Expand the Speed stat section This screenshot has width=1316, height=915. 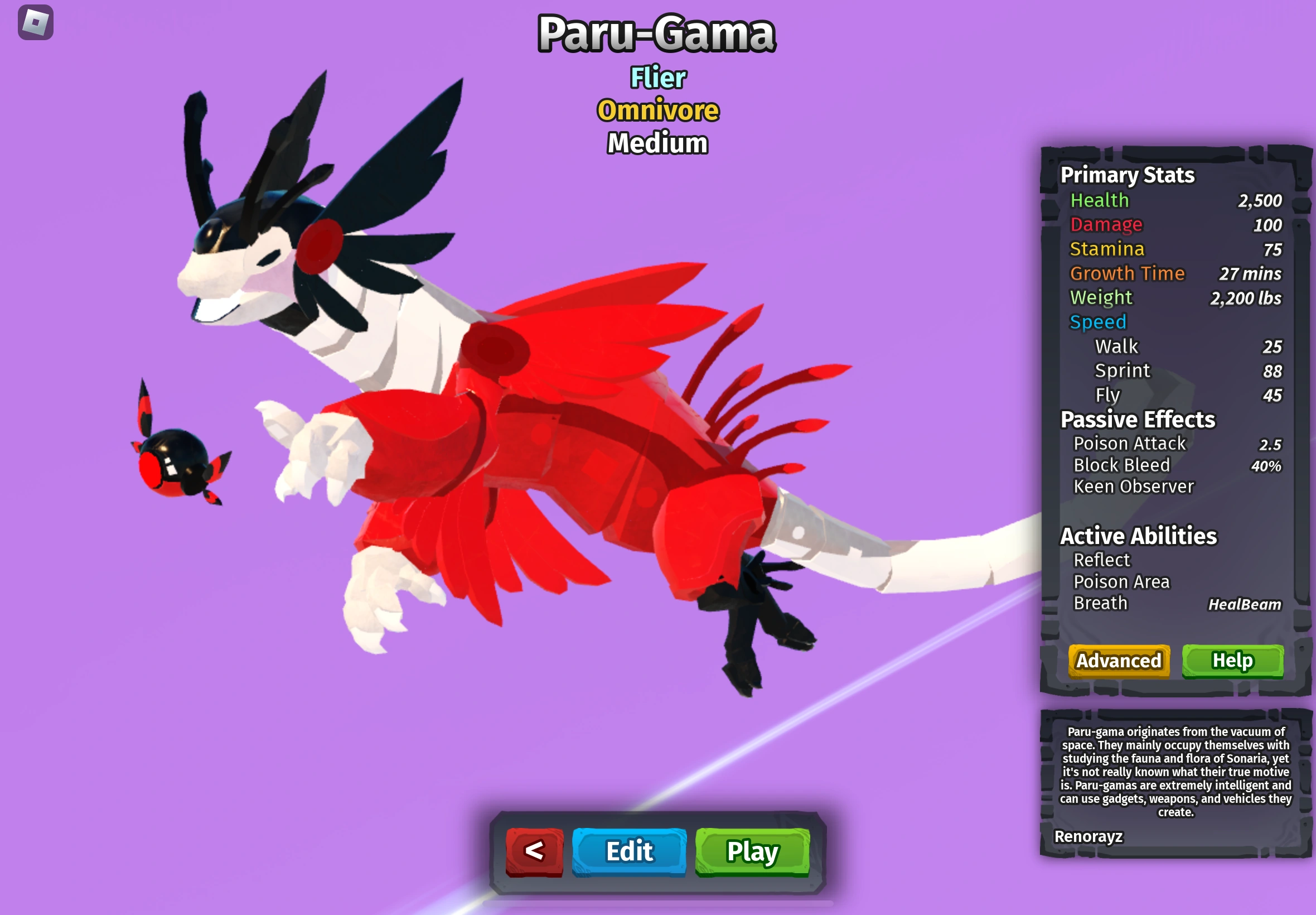[1098, 321]
